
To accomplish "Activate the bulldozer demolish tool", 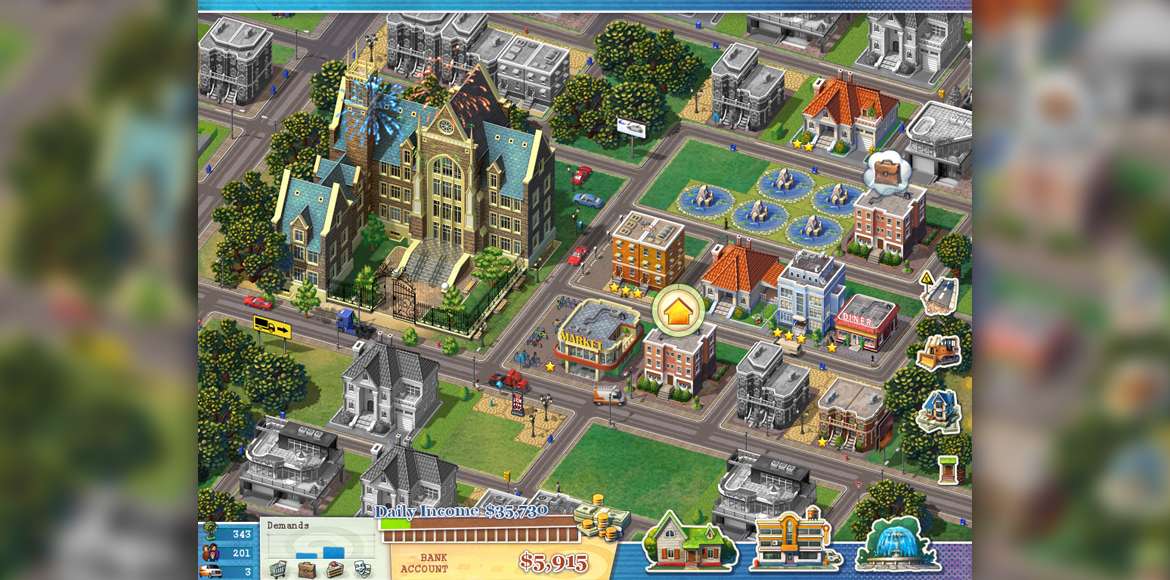I will [x=939, y=352].
